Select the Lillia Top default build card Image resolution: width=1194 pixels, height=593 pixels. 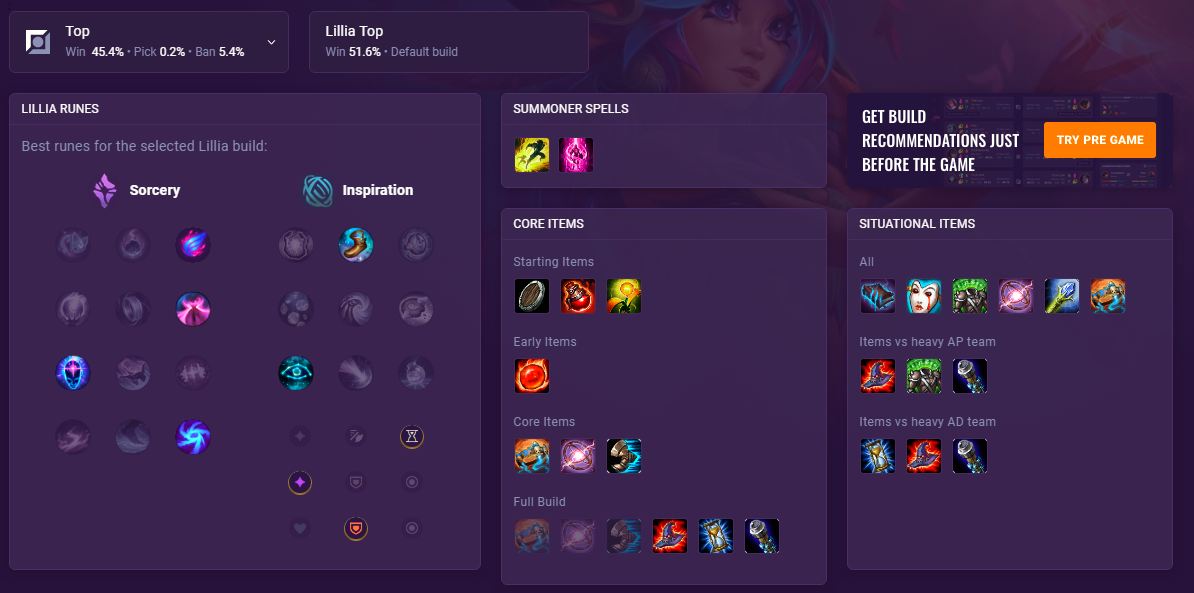tap(448, 42)
